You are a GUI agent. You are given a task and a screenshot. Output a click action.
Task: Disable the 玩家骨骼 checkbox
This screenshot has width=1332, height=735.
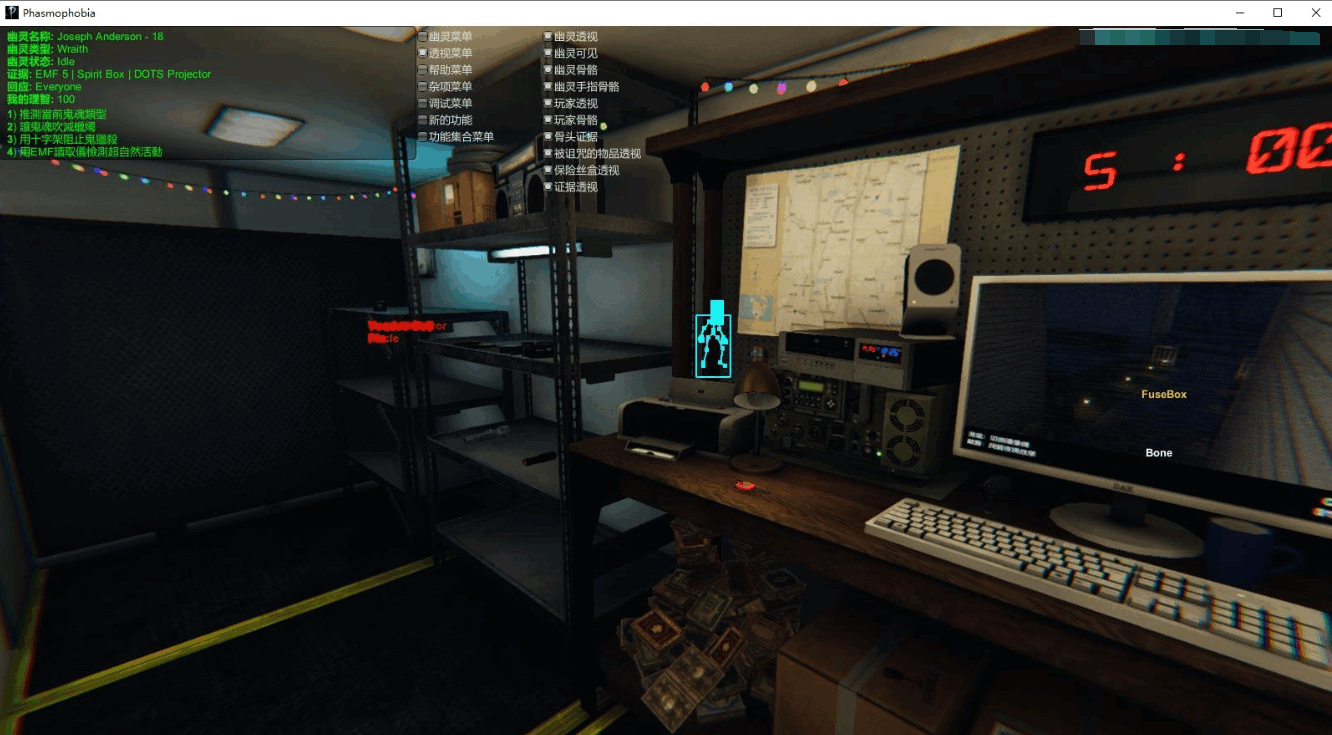tap(549, 120)
